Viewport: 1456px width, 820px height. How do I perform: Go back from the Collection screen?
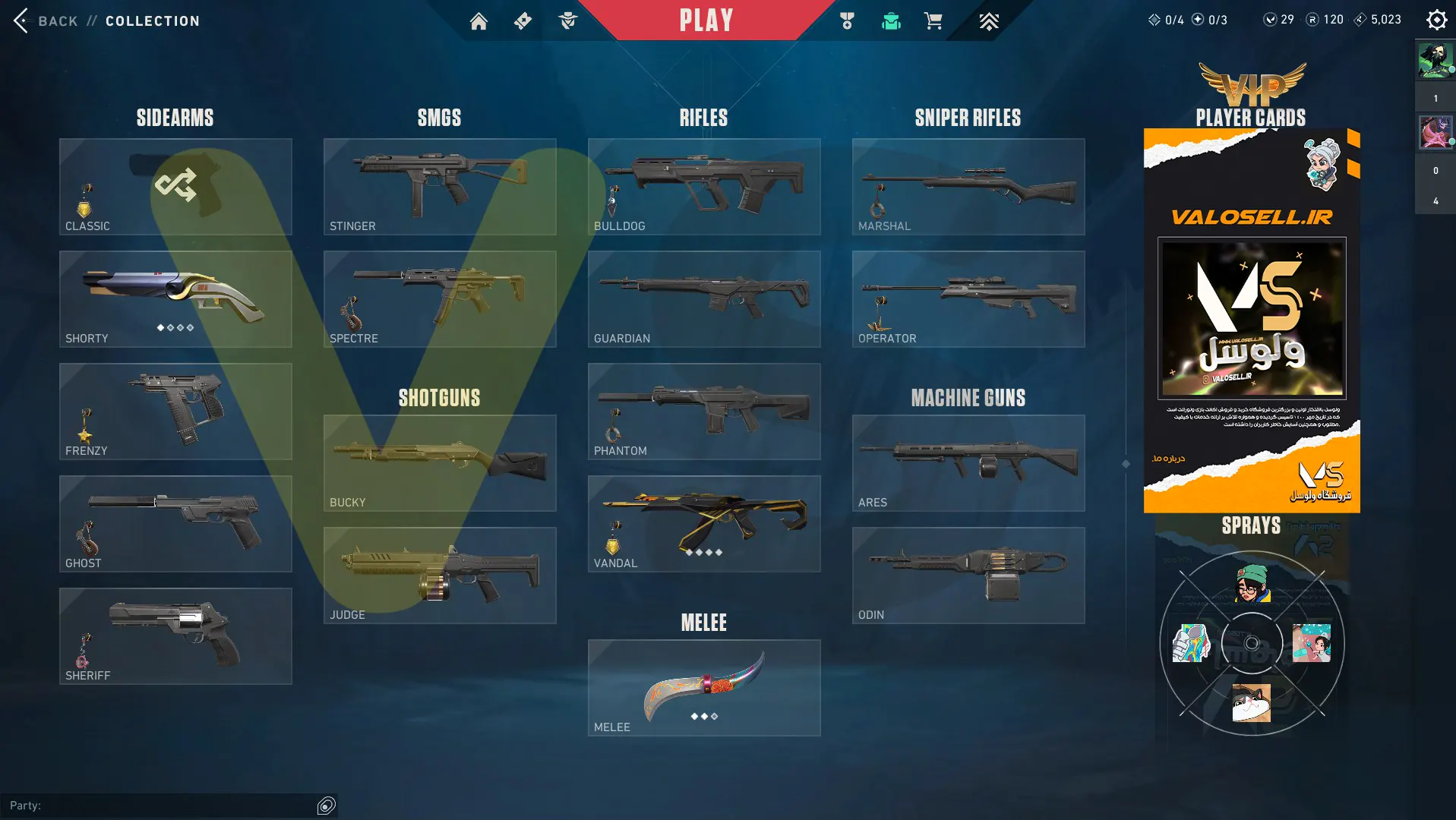pos(46,20)
